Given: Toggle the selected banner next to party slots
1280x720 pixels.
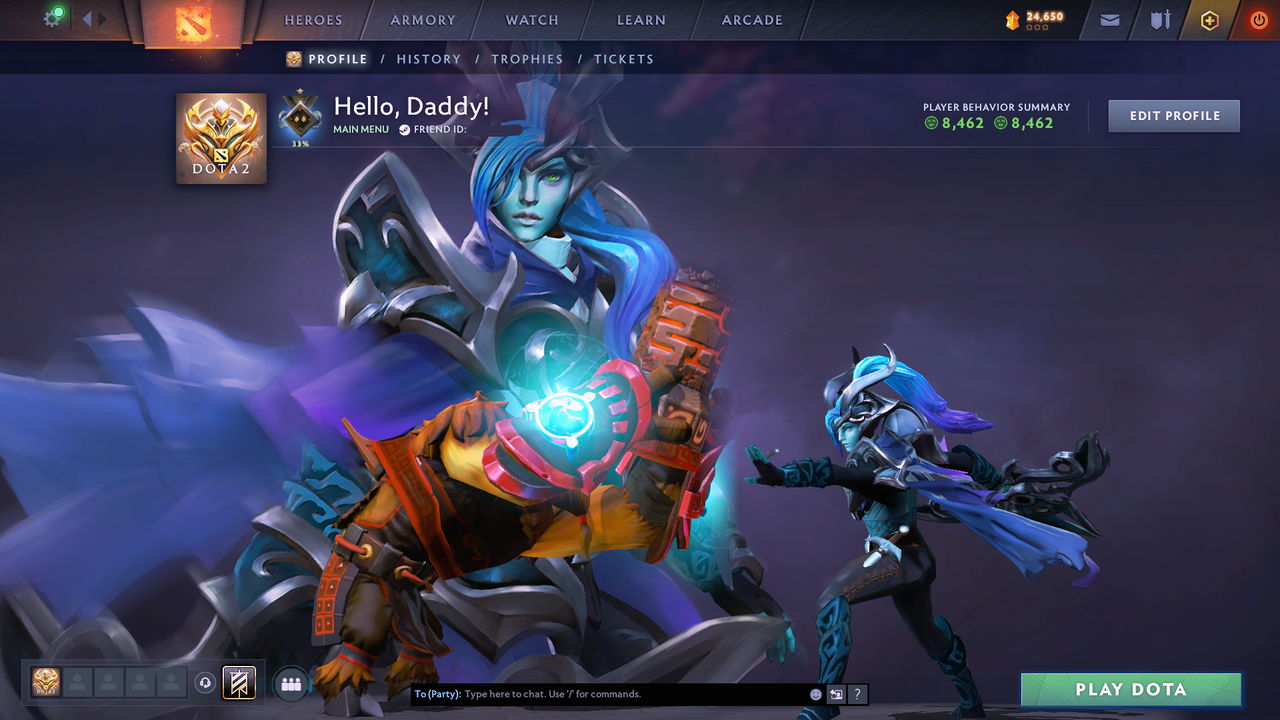Looking at the screenshot, I should tap(237, 683).
